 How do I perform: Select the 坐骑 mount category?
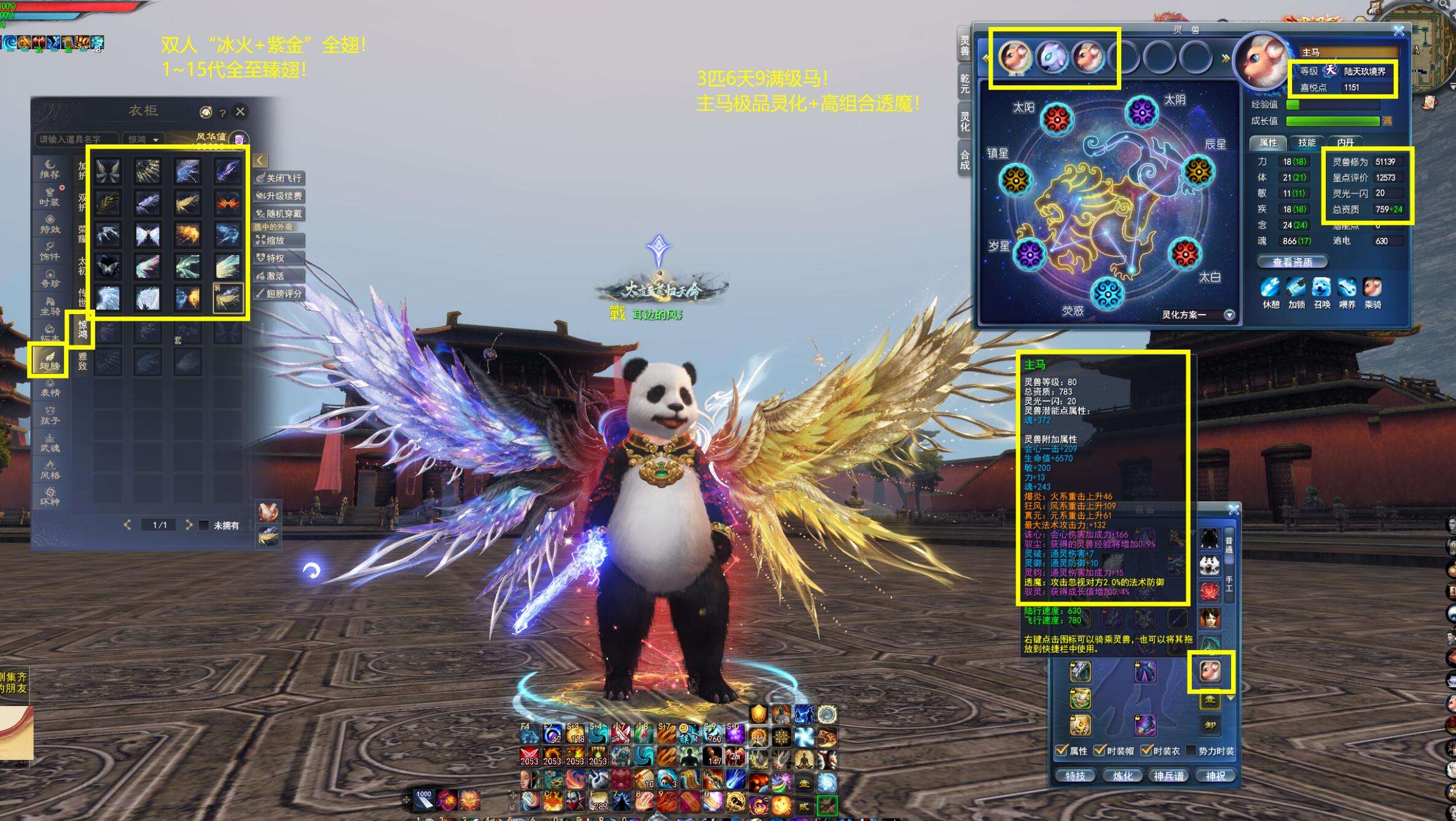point(49,306)
